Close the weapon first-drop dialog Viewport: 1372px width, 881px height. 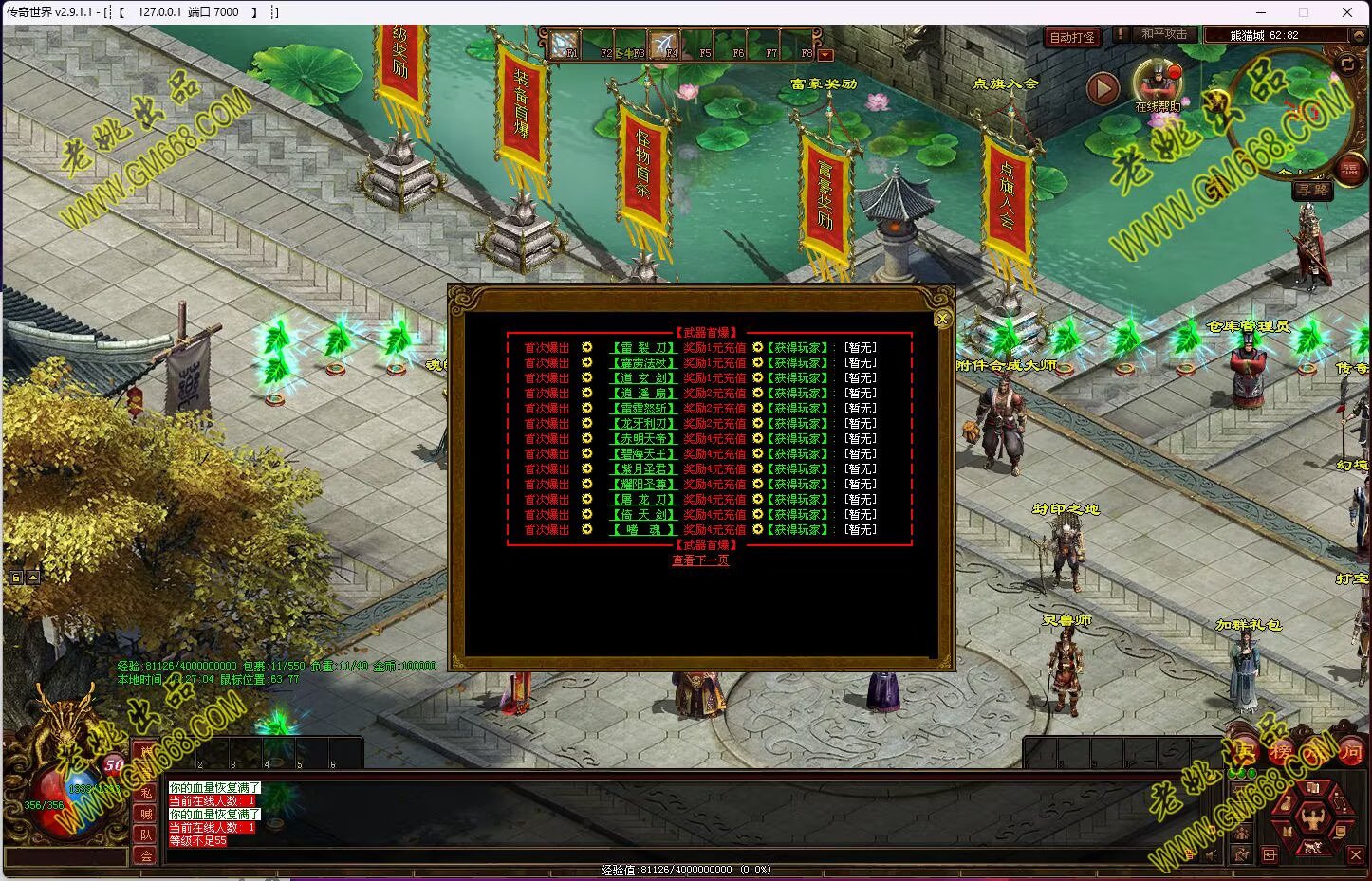pyautogui.click(x=942, y=320)
